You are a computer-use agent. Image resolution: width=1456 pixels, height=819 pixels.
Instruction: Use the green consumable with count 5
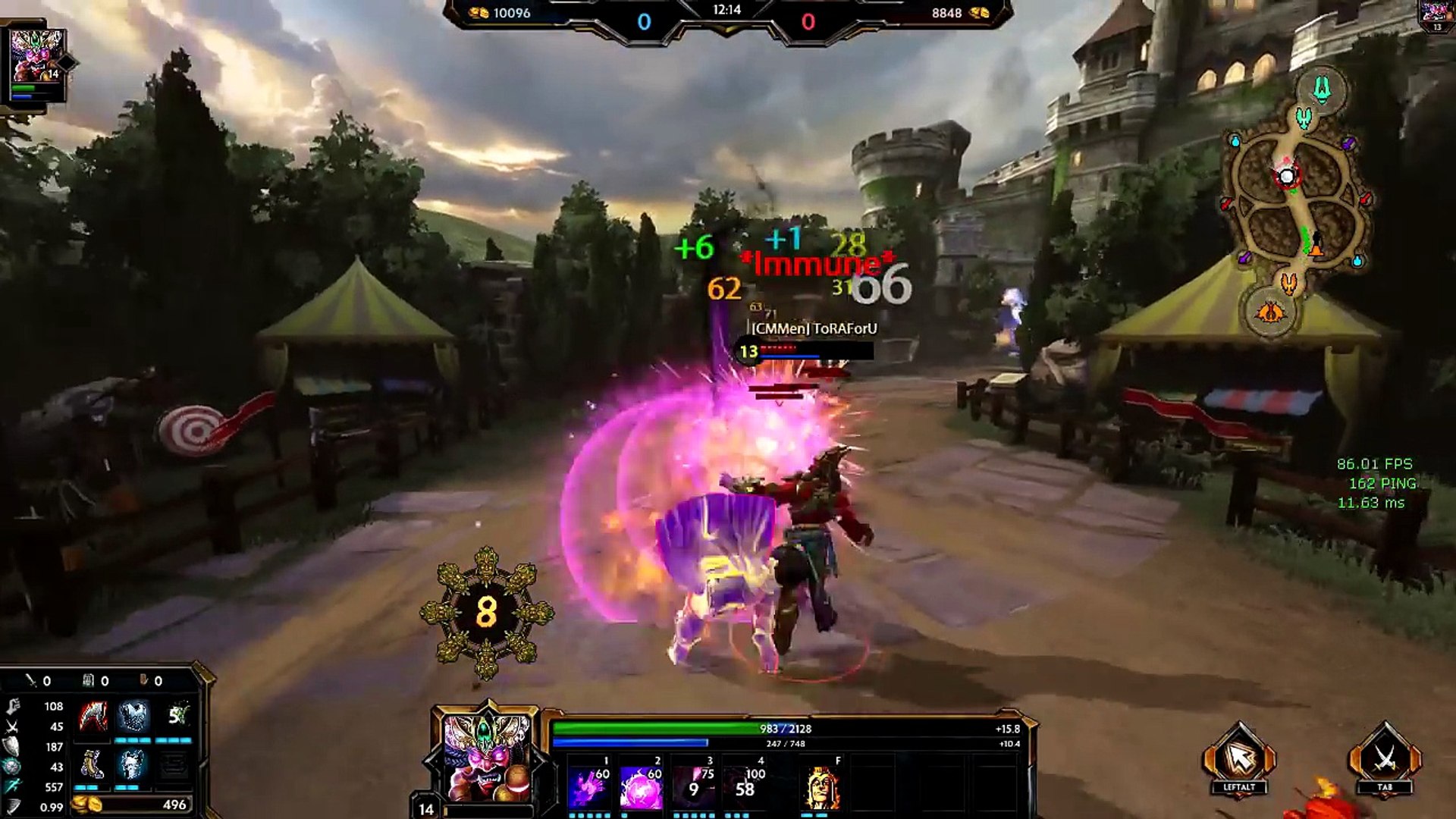point(175,716)
